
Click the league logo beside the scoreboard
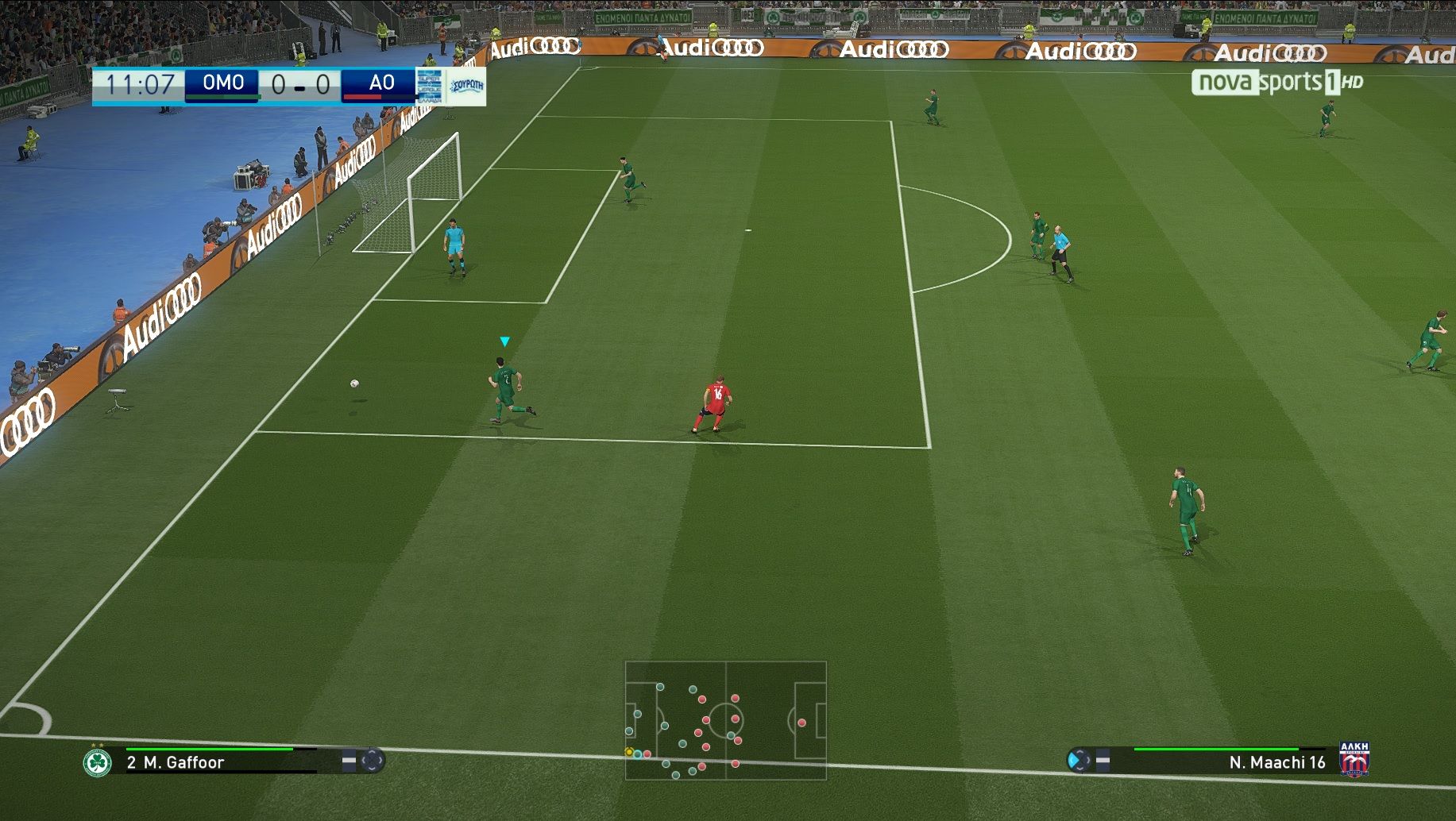430,86
